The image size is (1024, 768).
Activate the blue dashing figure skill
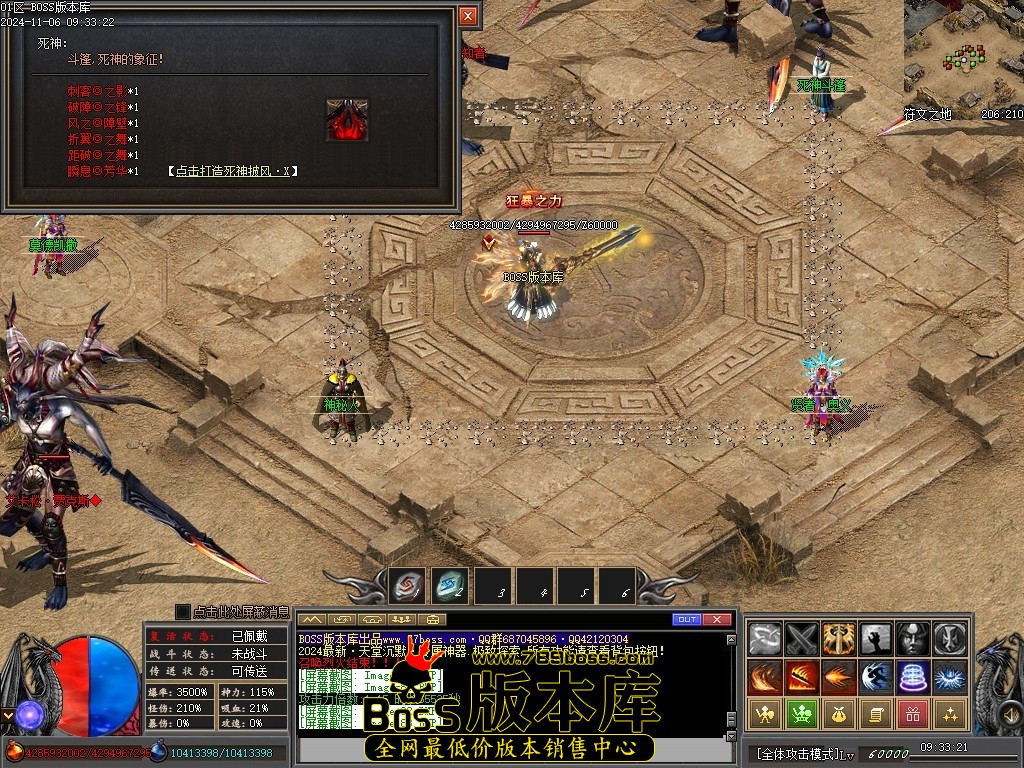876,676
